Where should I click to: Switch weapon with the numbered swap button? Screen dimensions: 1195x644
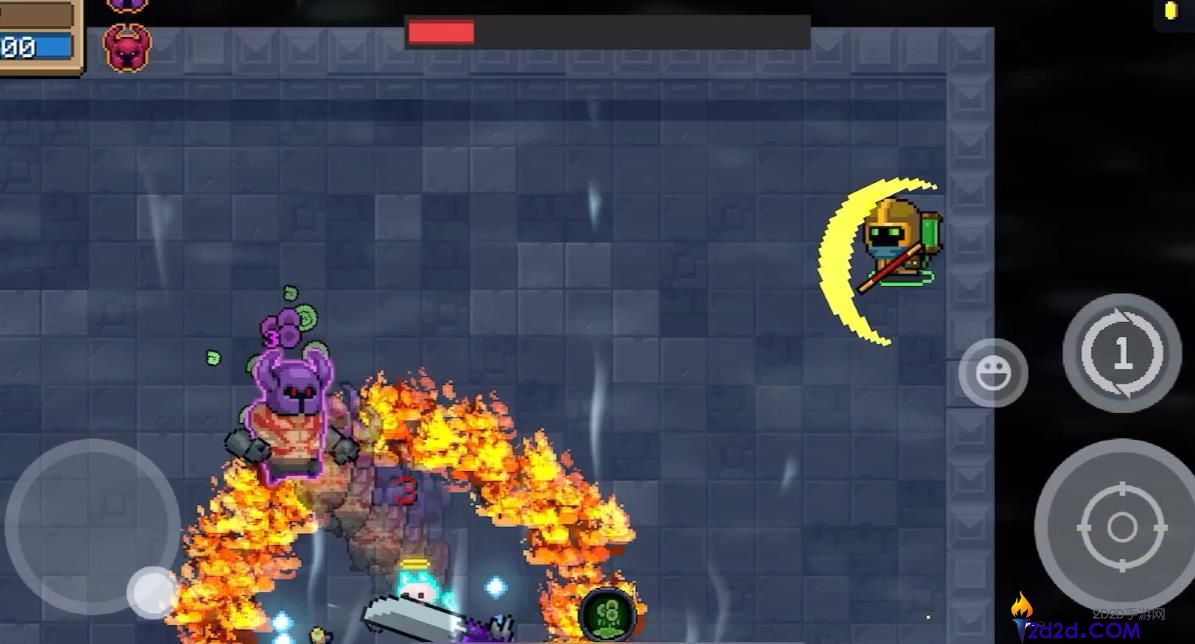pyautogui.click(x=1121, y=353)
